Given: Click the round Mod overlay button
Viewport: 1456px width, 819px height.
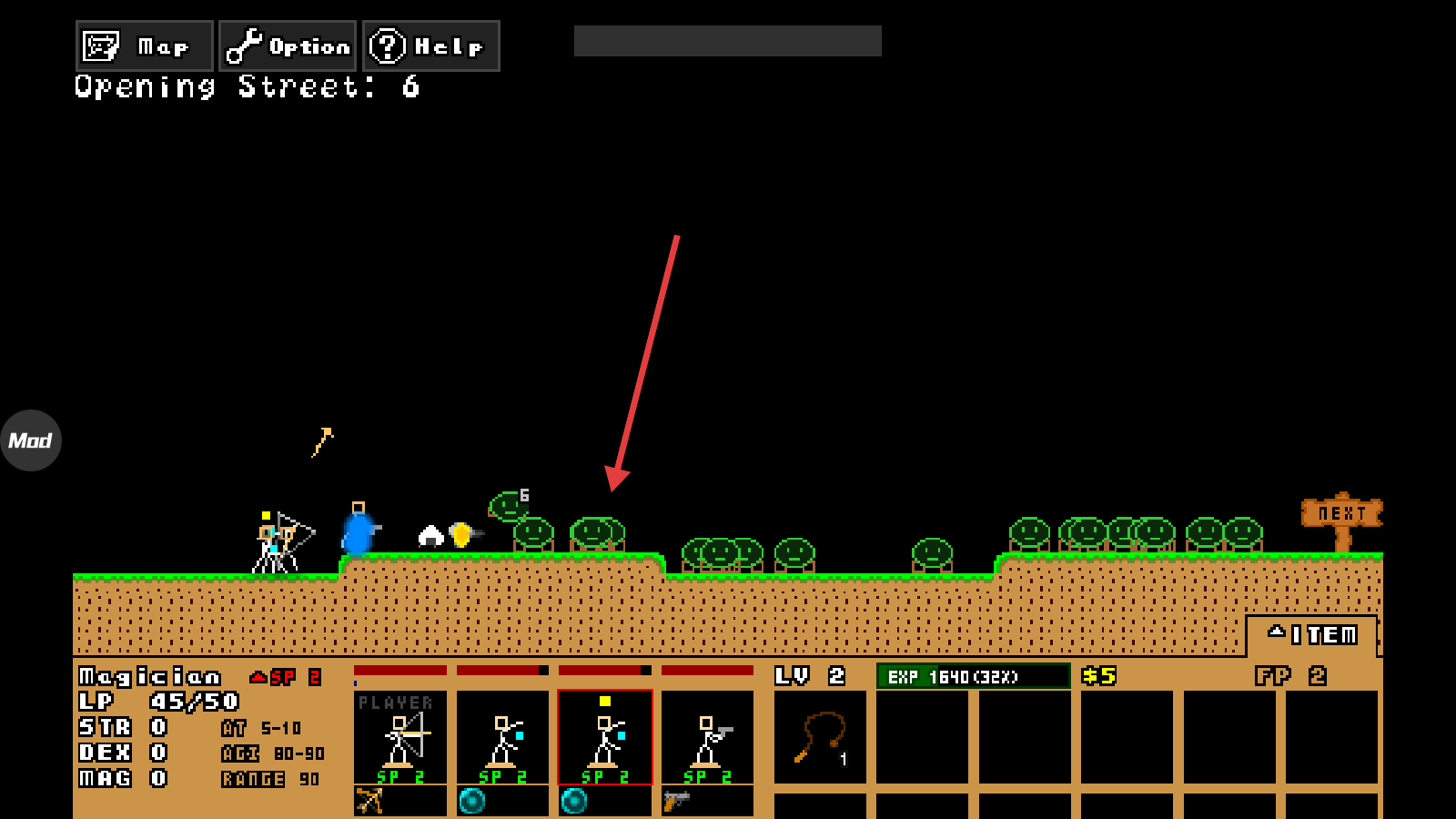Looking at the screenshot, I should tap(31, 440).
